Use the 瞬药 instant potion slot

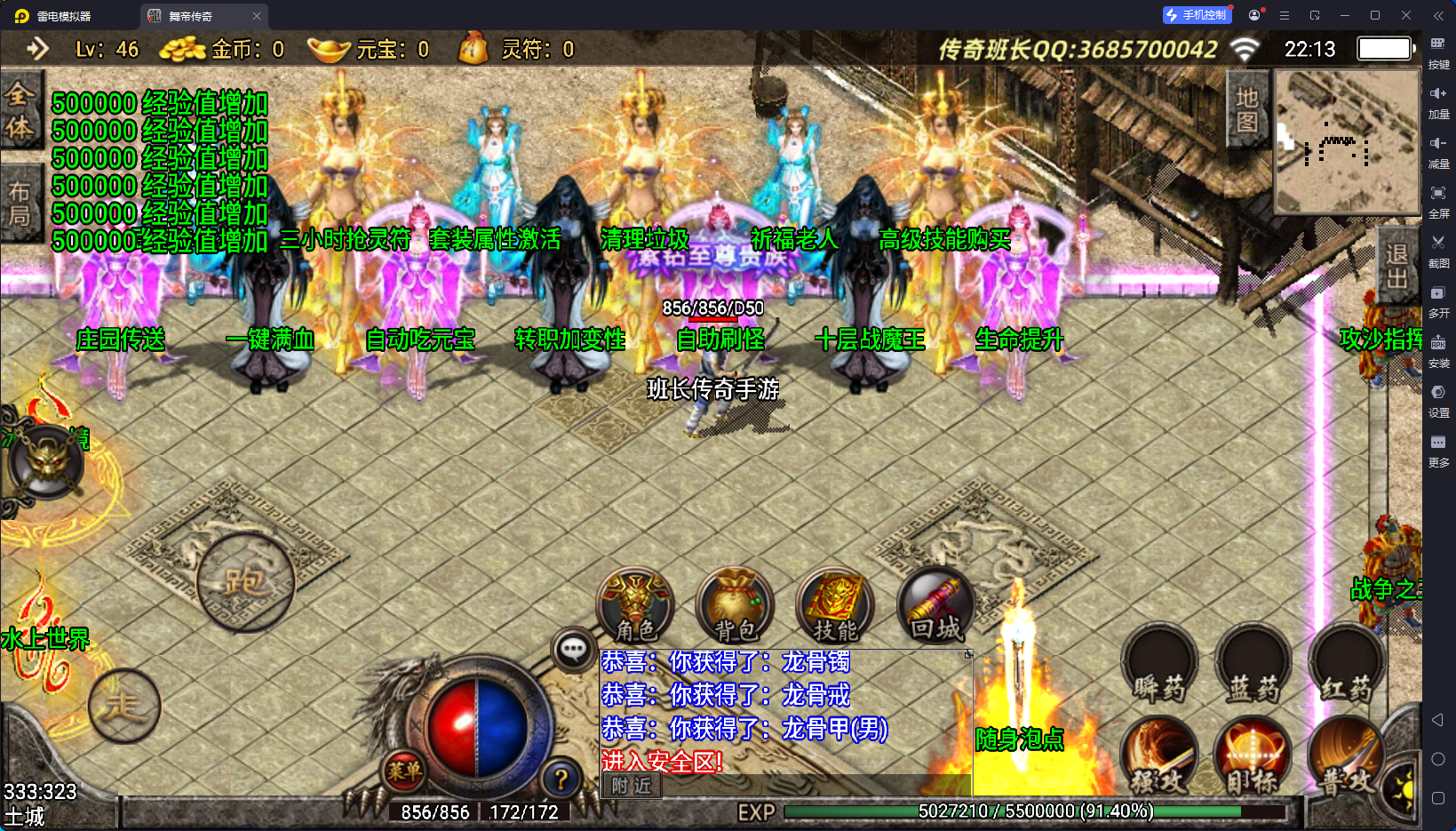(x=1159, y=665)
